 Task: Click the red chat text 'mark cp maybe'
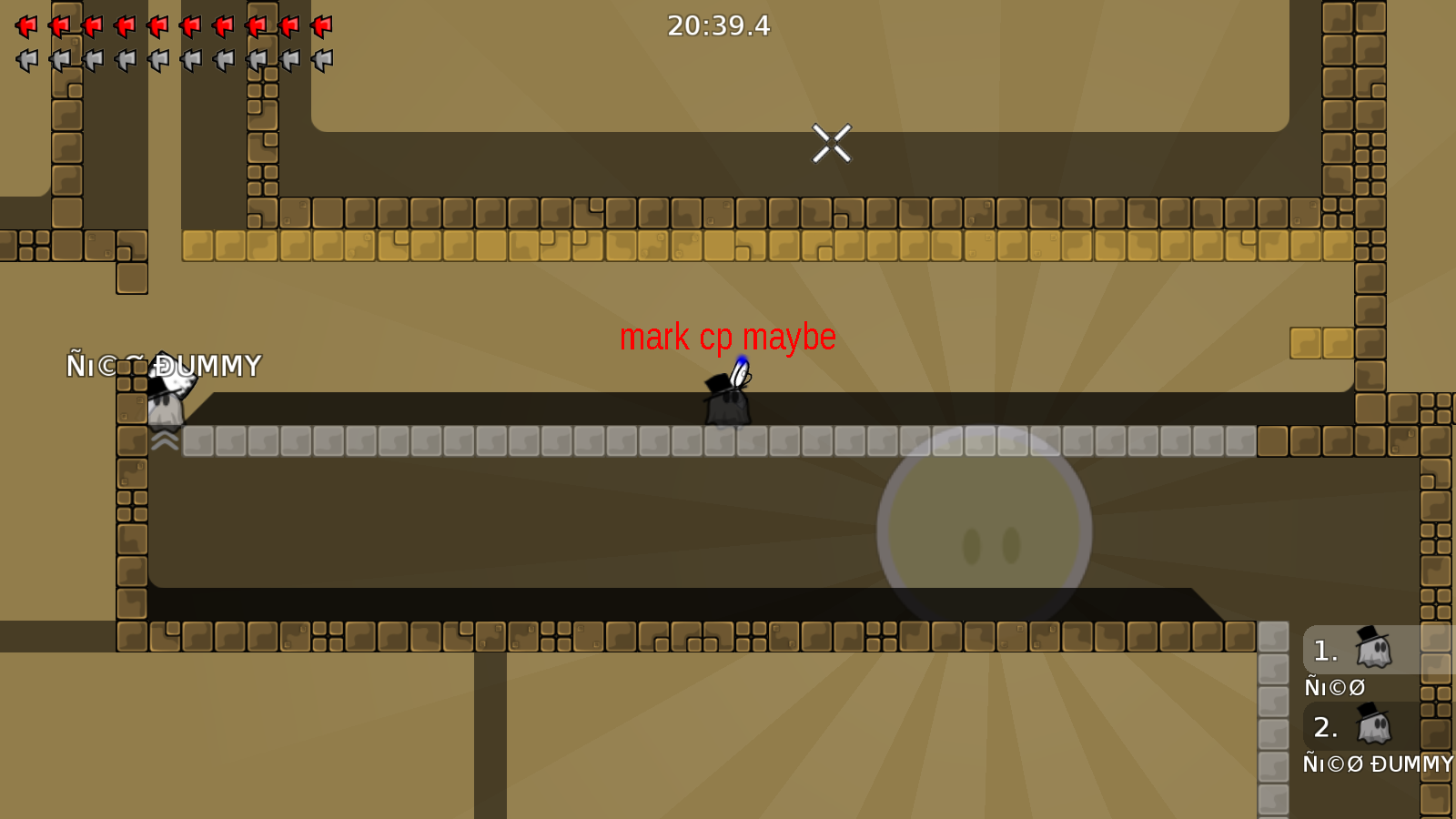click(x=728, y=338)
